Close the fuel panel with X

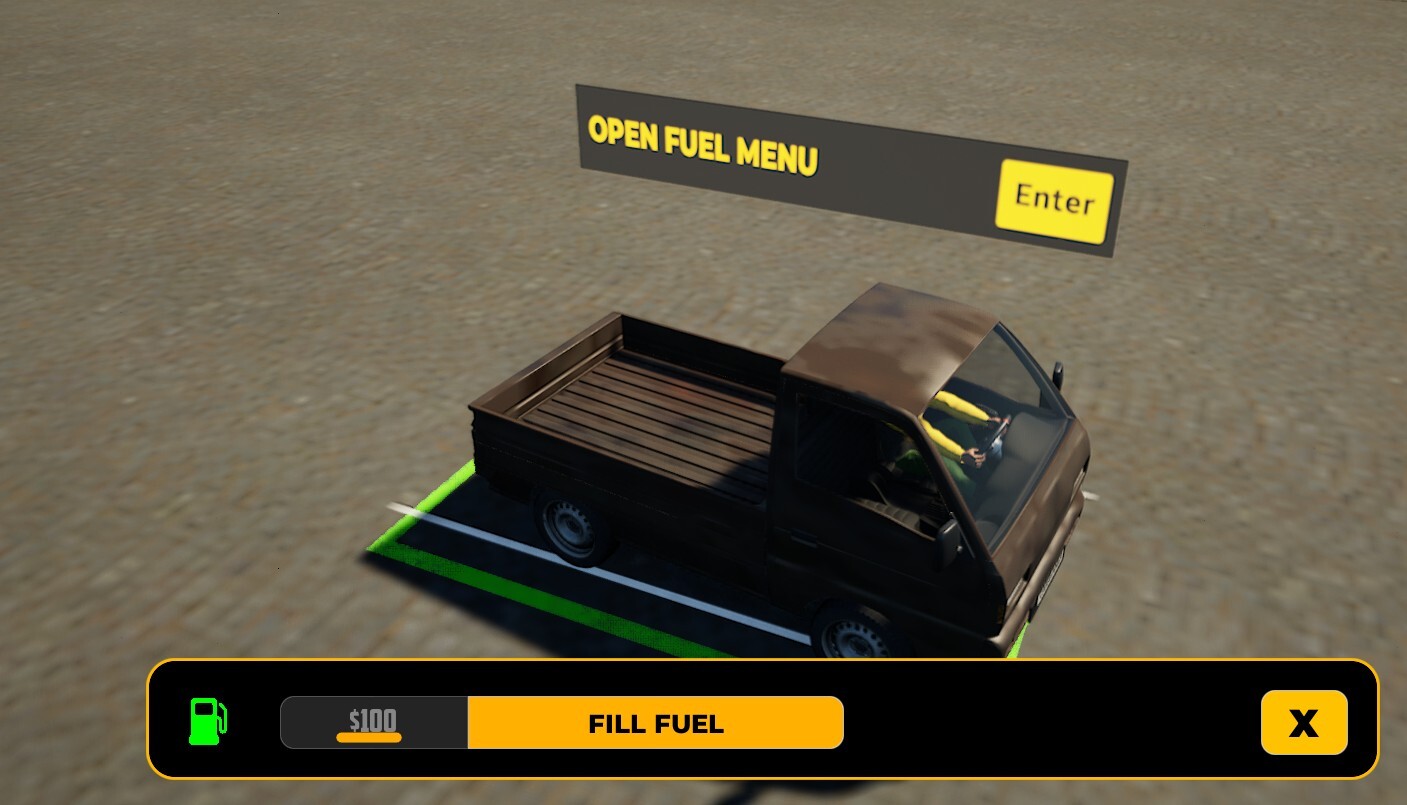coord(1303,722)
